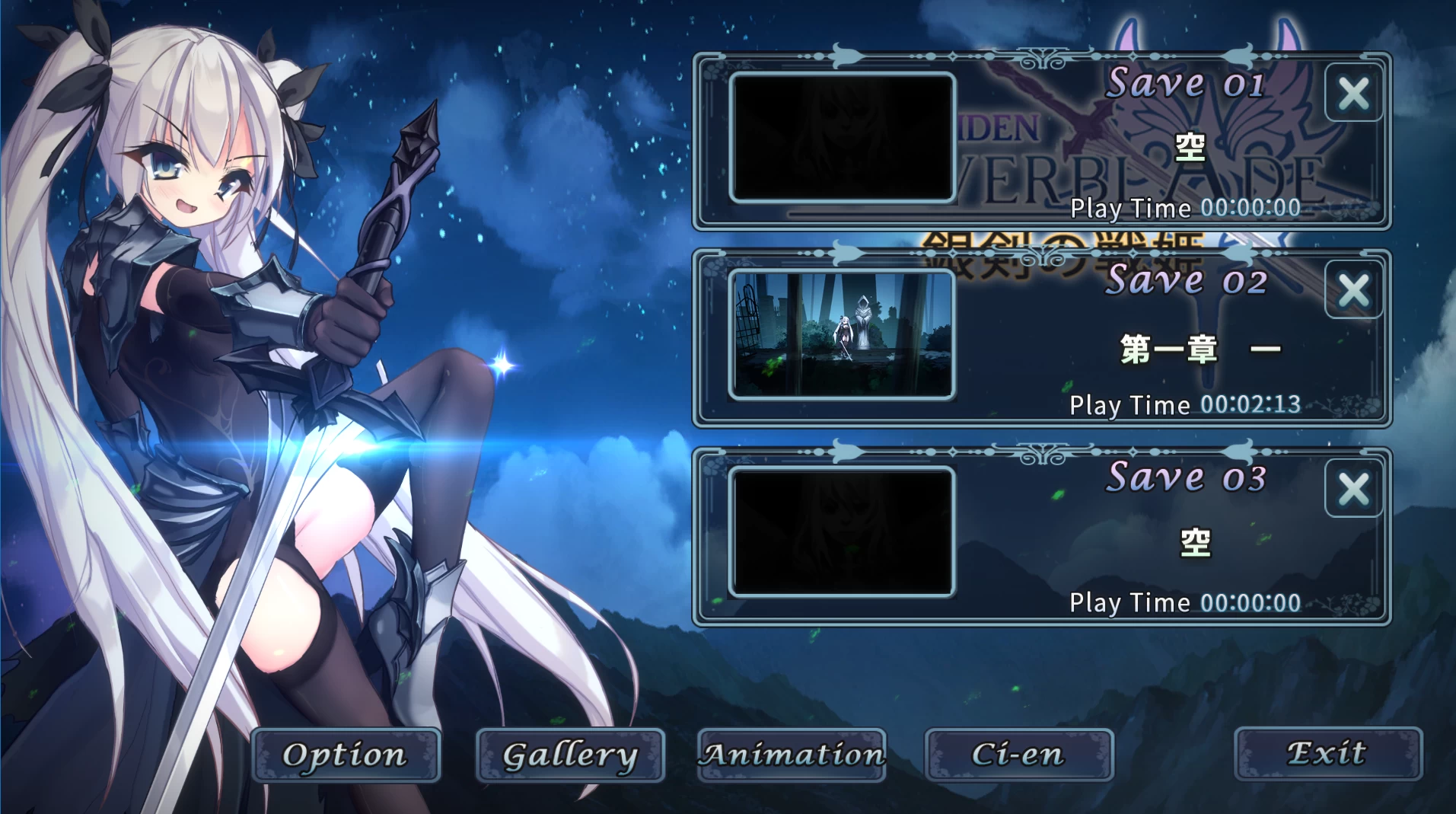1456x814 pixels.
Task: Exit the game via Exit button
Action: click(x=1327, y=753)
